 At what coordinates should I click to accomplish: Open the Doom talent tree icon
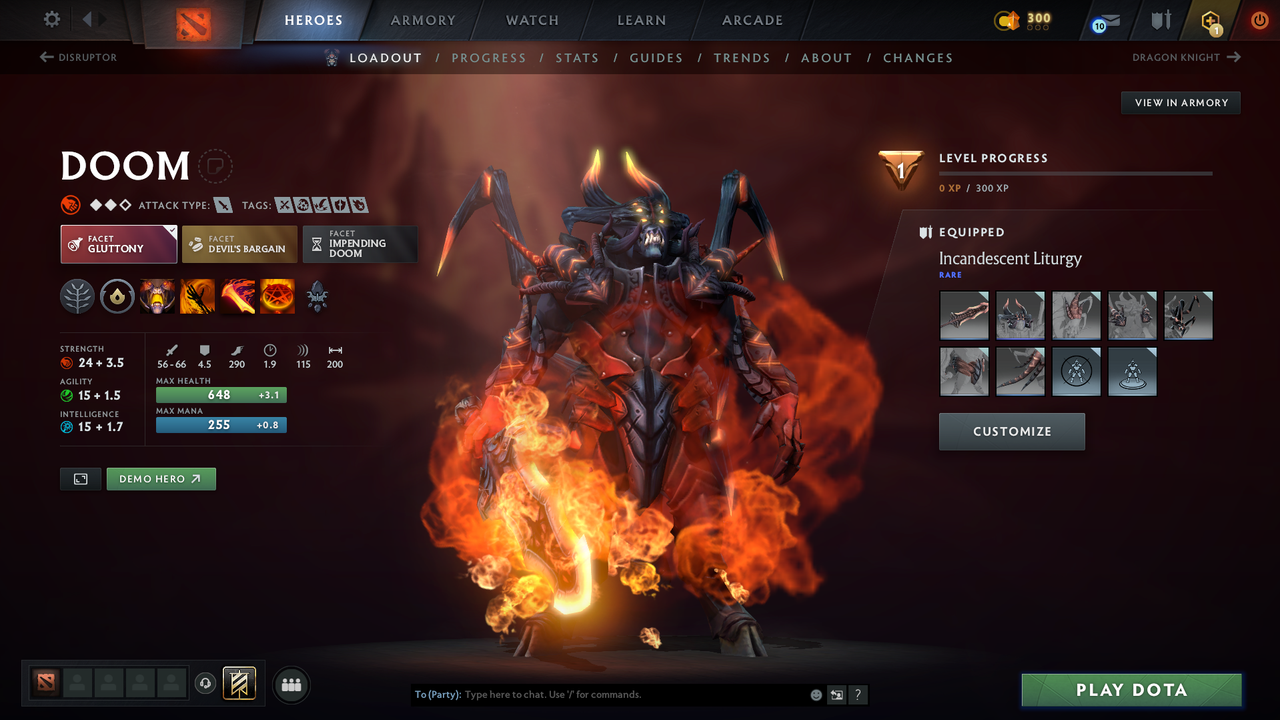tap(77, 296)
